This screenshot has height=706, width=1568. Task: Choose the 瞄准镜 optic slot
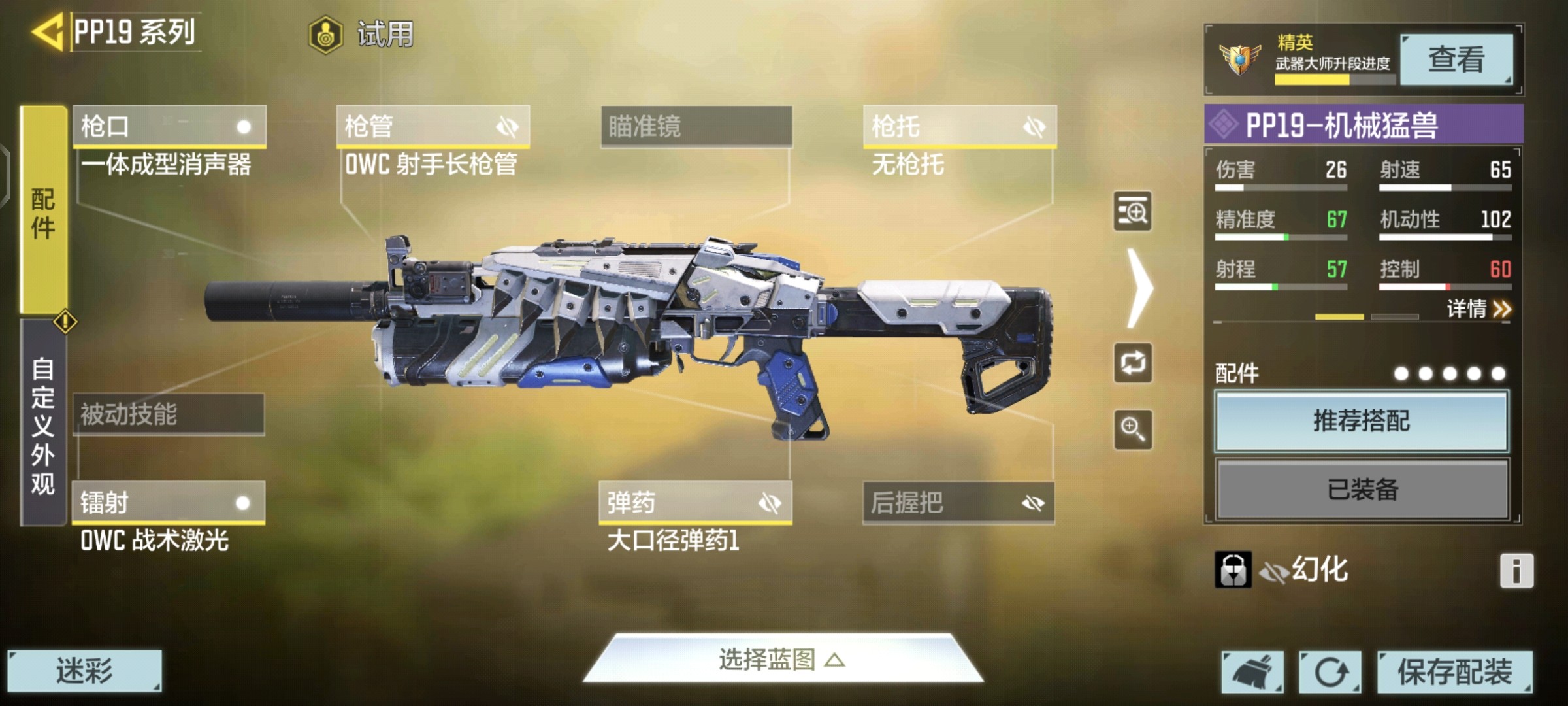696,126
